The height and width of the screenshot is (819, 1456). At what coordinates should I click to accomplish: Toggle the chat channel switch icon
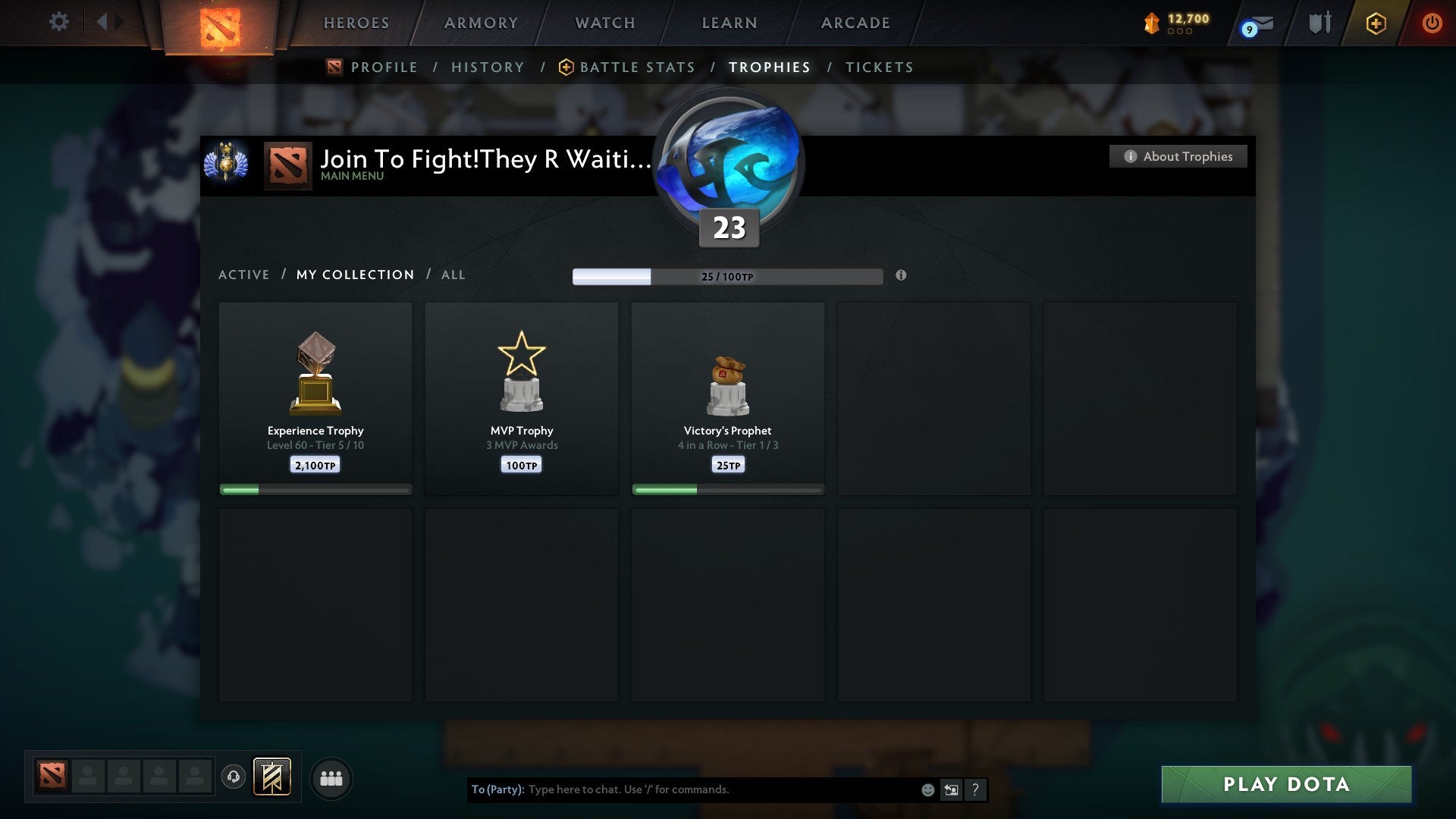951,789
